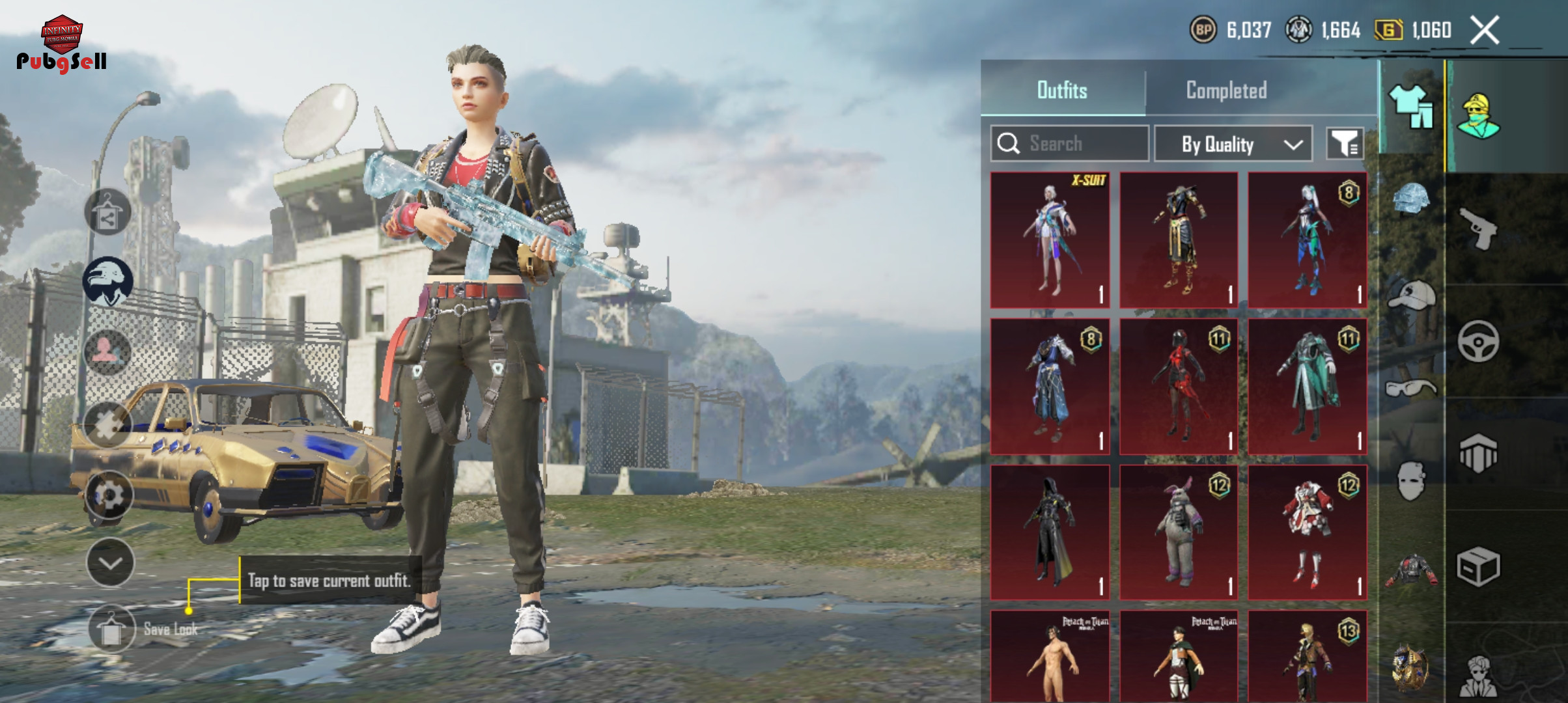Switch to the Completed tab
This screenshot has height=703, width=1568.
coord(1226,90)
